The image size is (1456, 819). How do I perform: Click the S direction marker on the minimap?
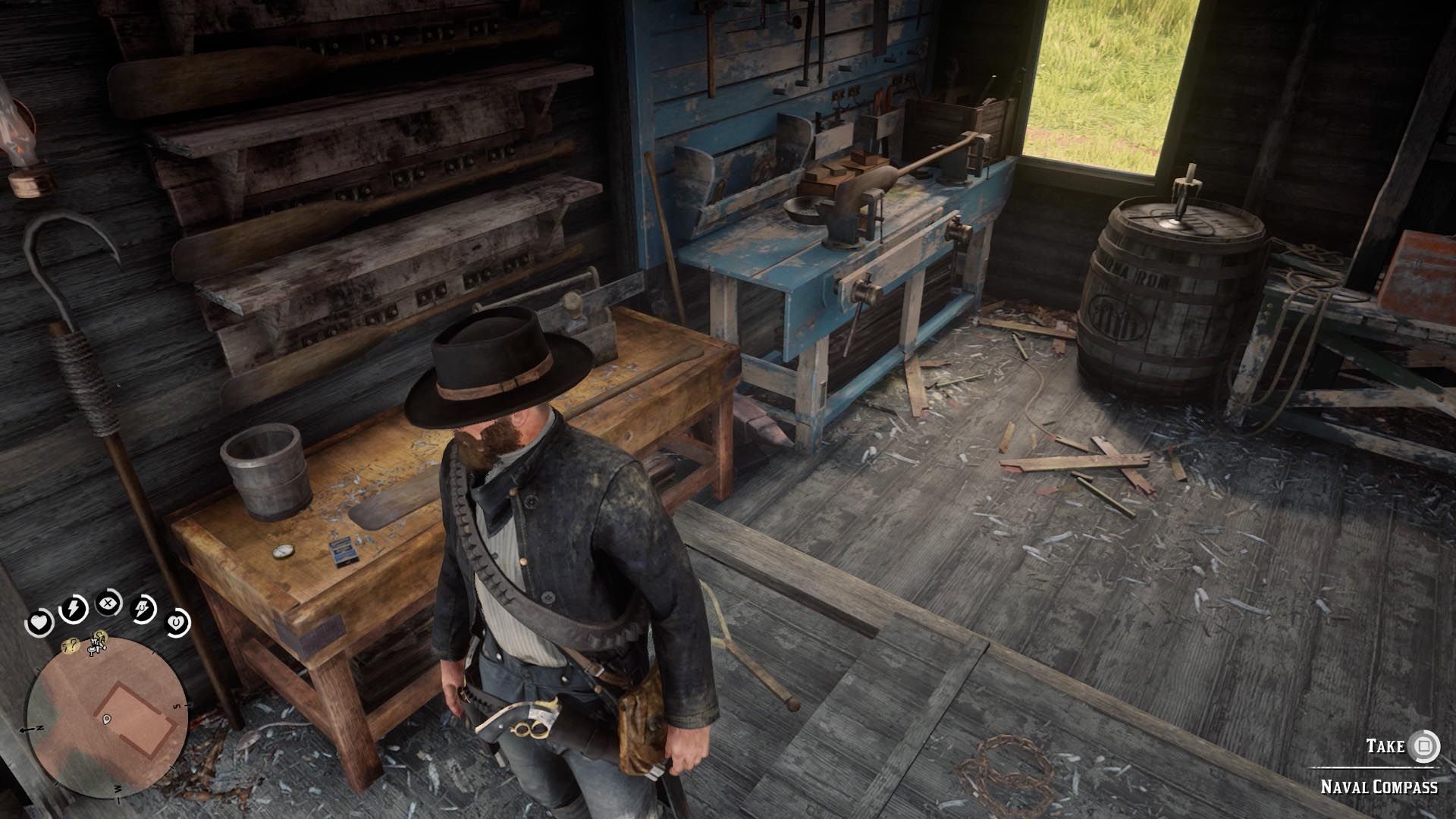[177, 706]
